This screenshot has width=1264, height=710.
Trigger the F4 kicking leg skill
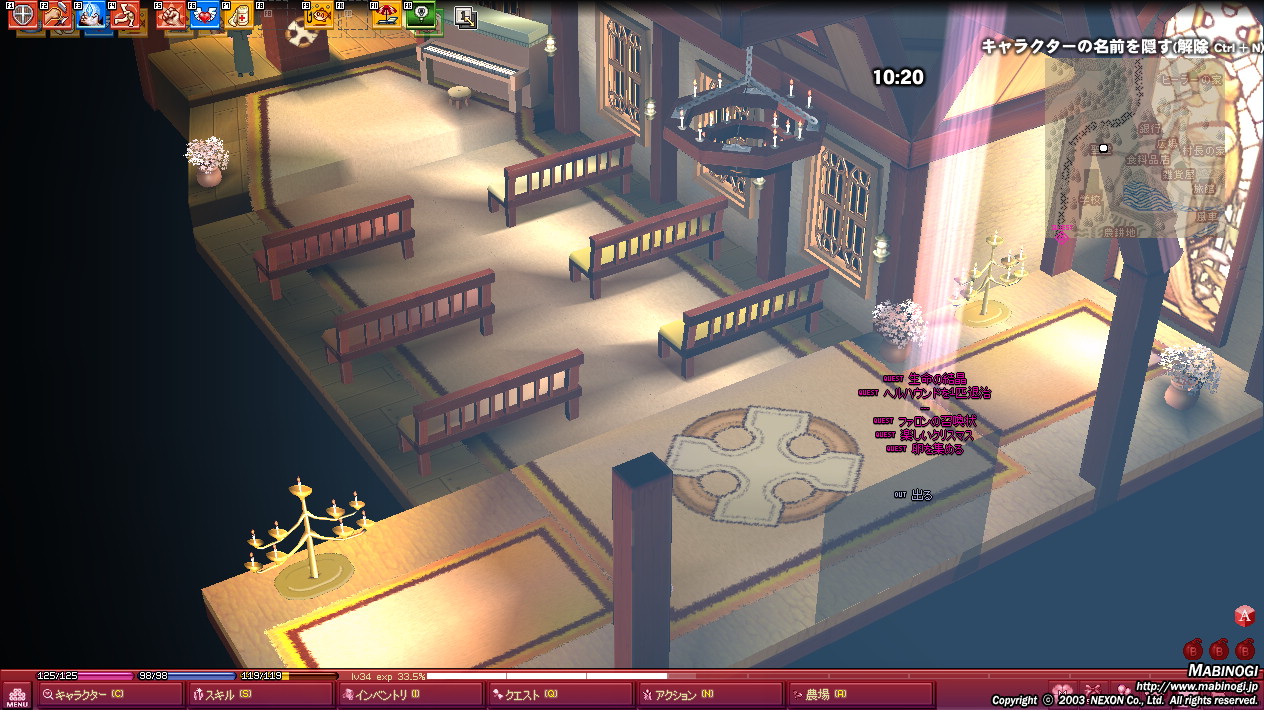[x=125, y=16]
